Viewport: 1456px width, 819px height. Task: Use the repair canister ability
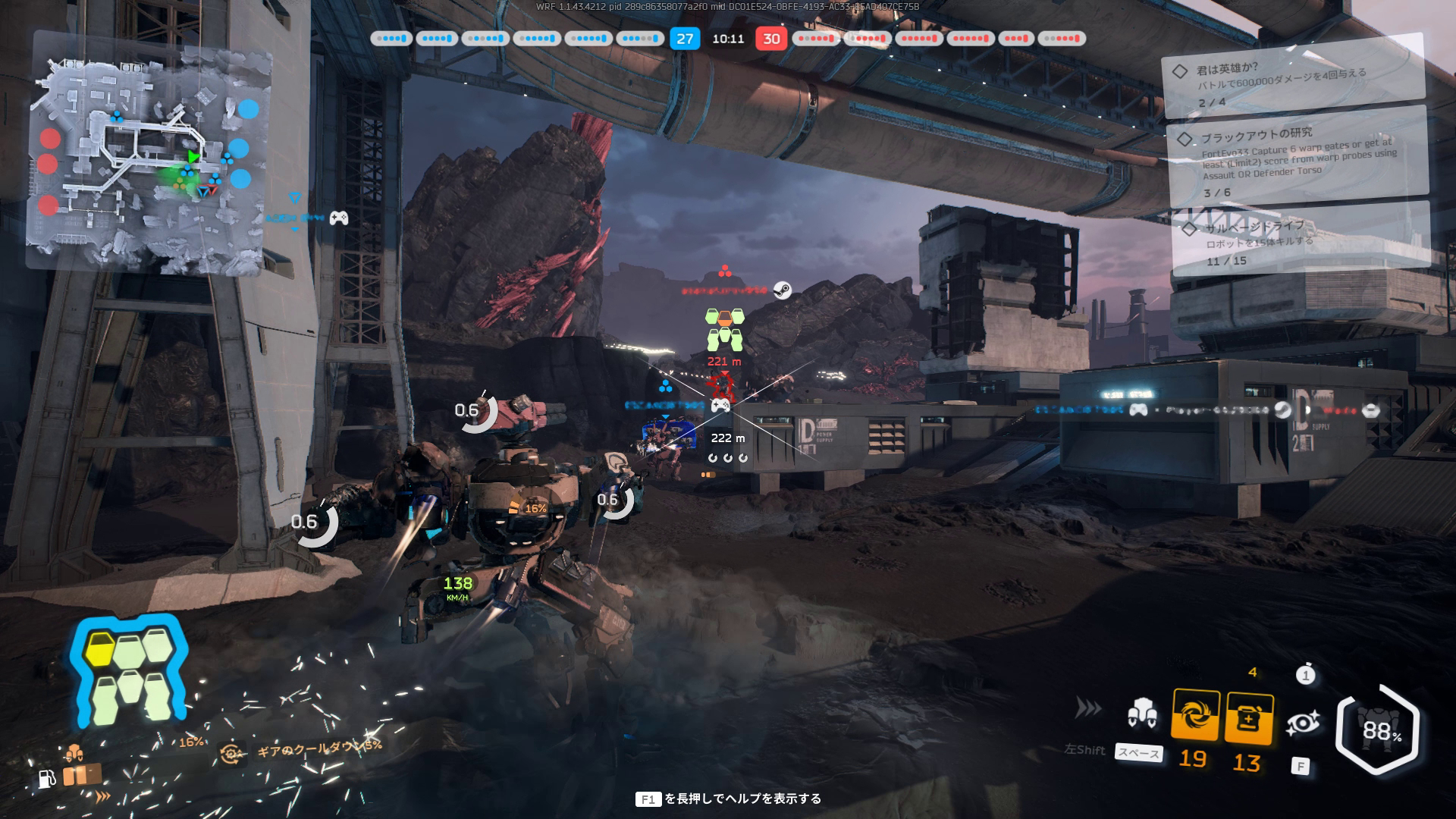click(1248, 718)
